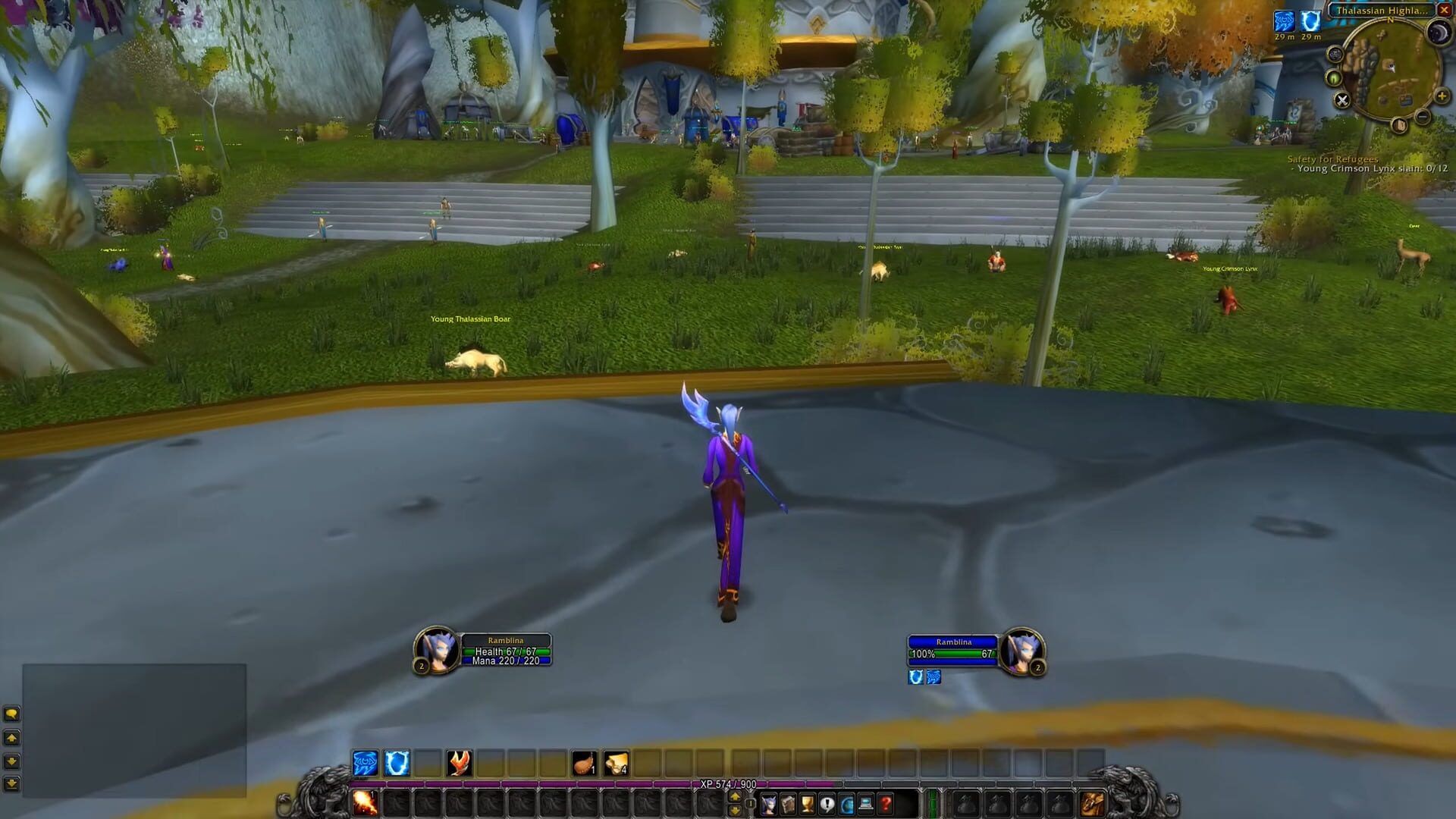Cast Fireball from the action bar
1456x819 pixels.
[x=457, y=763]
